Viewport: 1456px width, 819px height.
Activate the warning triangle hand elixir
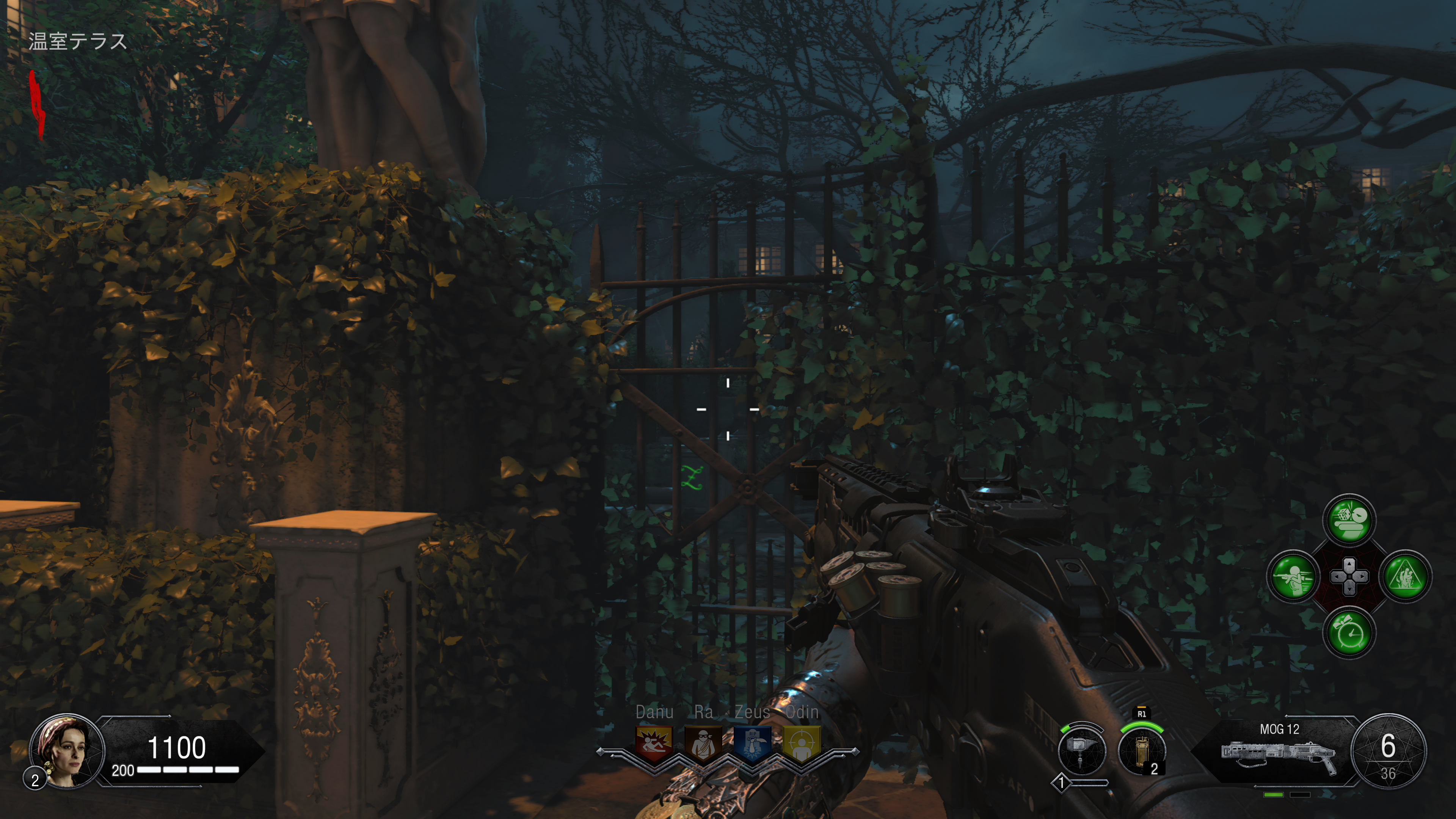[x=1405, y=576]
